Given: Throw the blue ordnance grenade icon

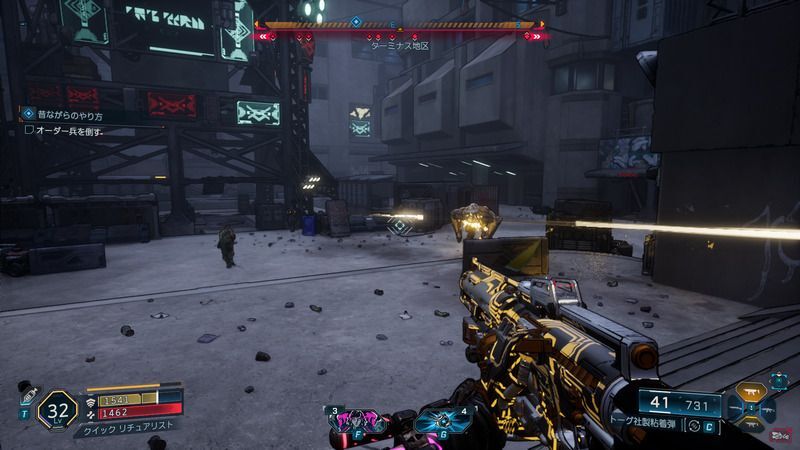Looking at the screenshot, I should click(x=438, y=420).
